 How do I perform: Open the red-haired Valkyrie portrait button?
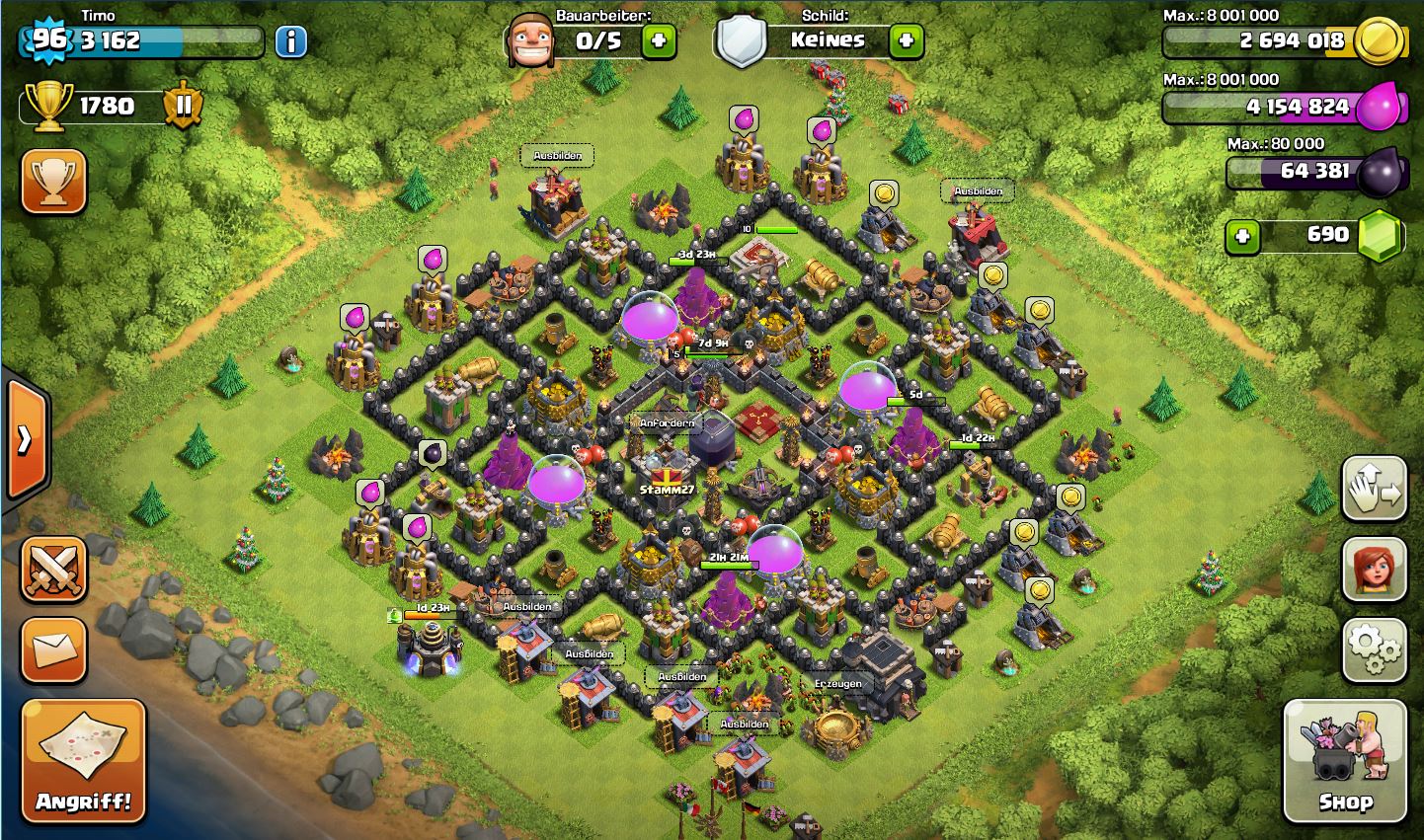click(x=1374, y=570)
